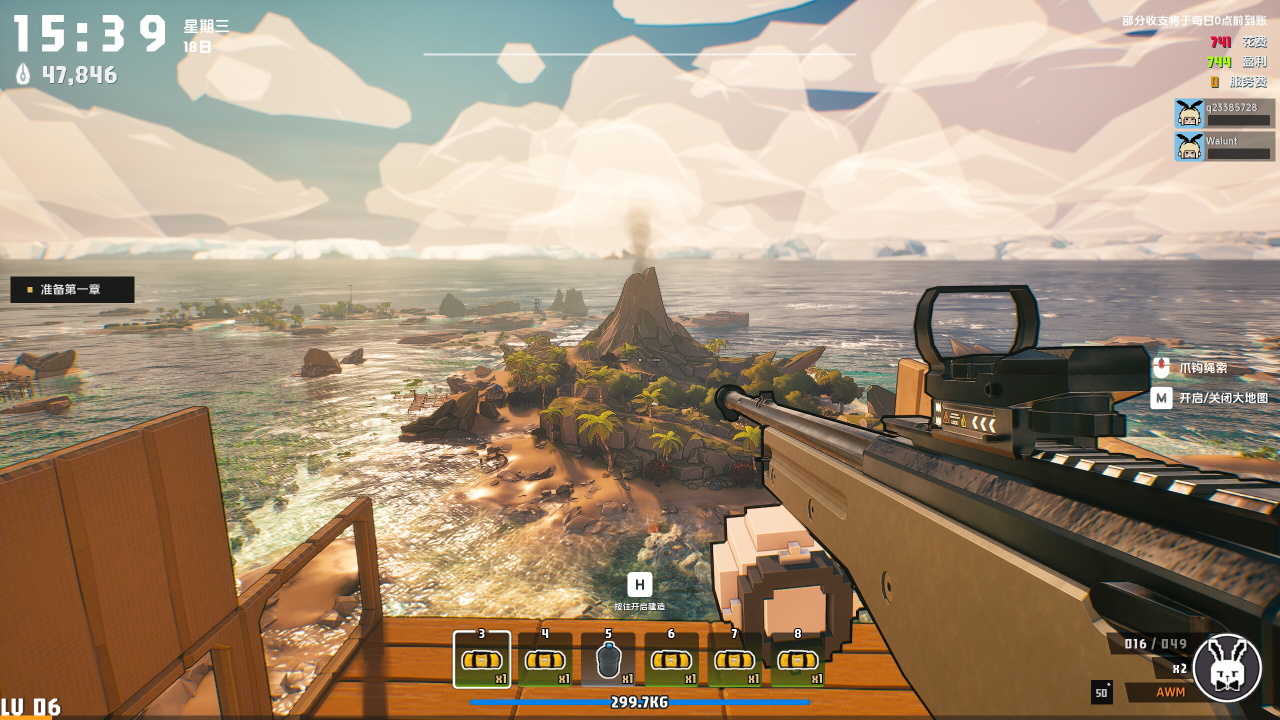The image size is (1280, 720).
Task: Pick the duffel bag in slot 6
Action: (x=671, y=660)
